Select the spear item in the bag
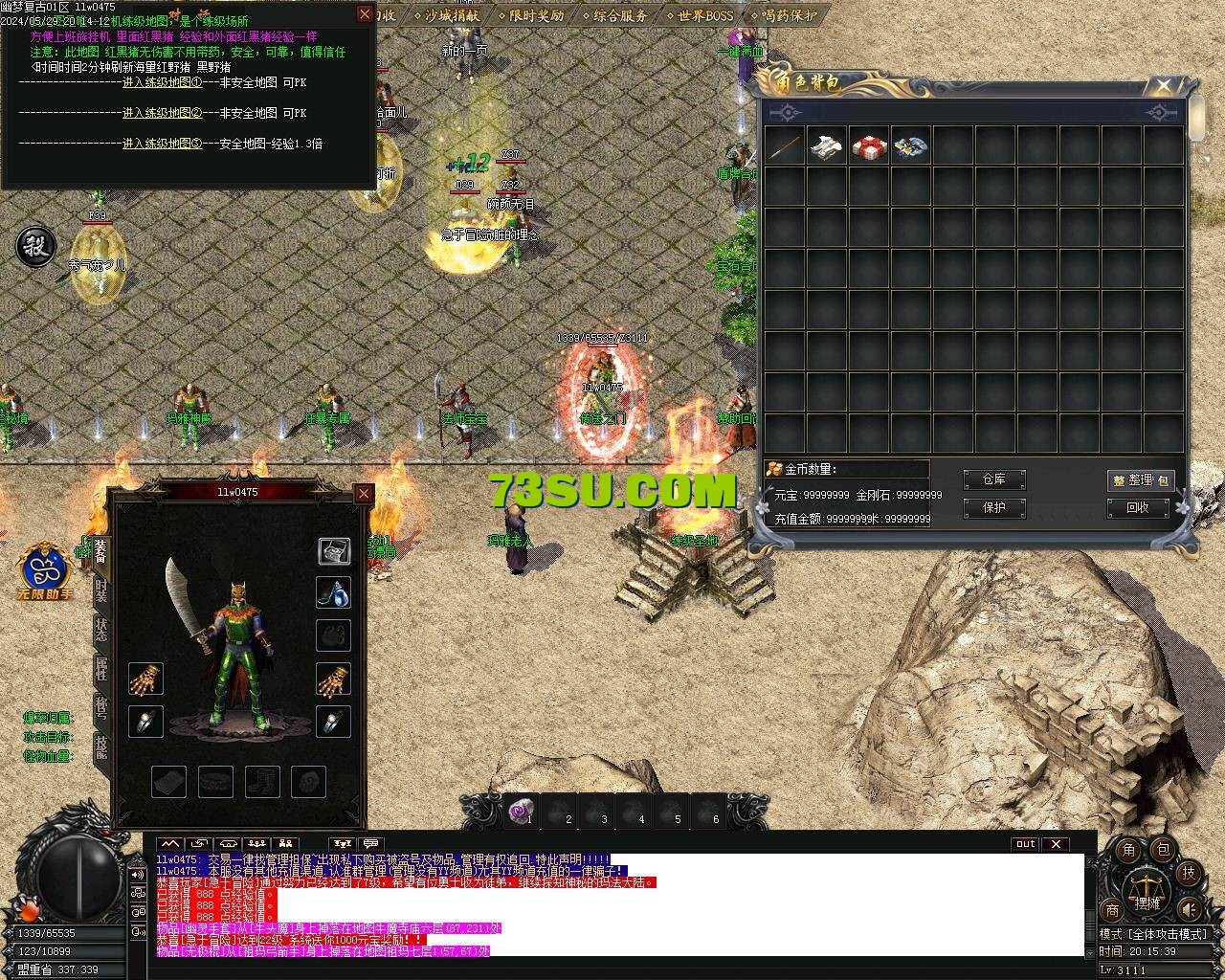 click(785, 146)
